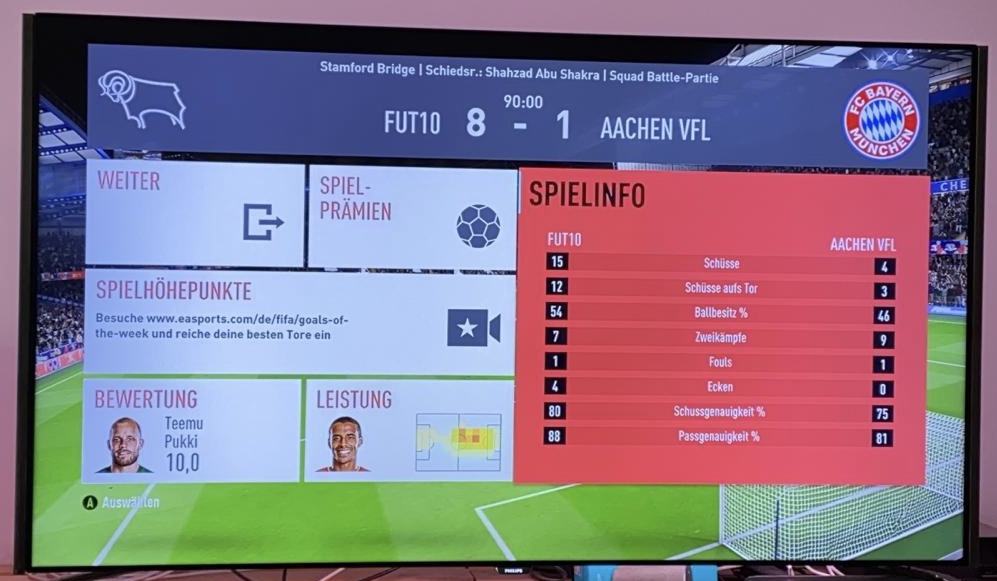Open the Spielprämien tile

[412, 217]
